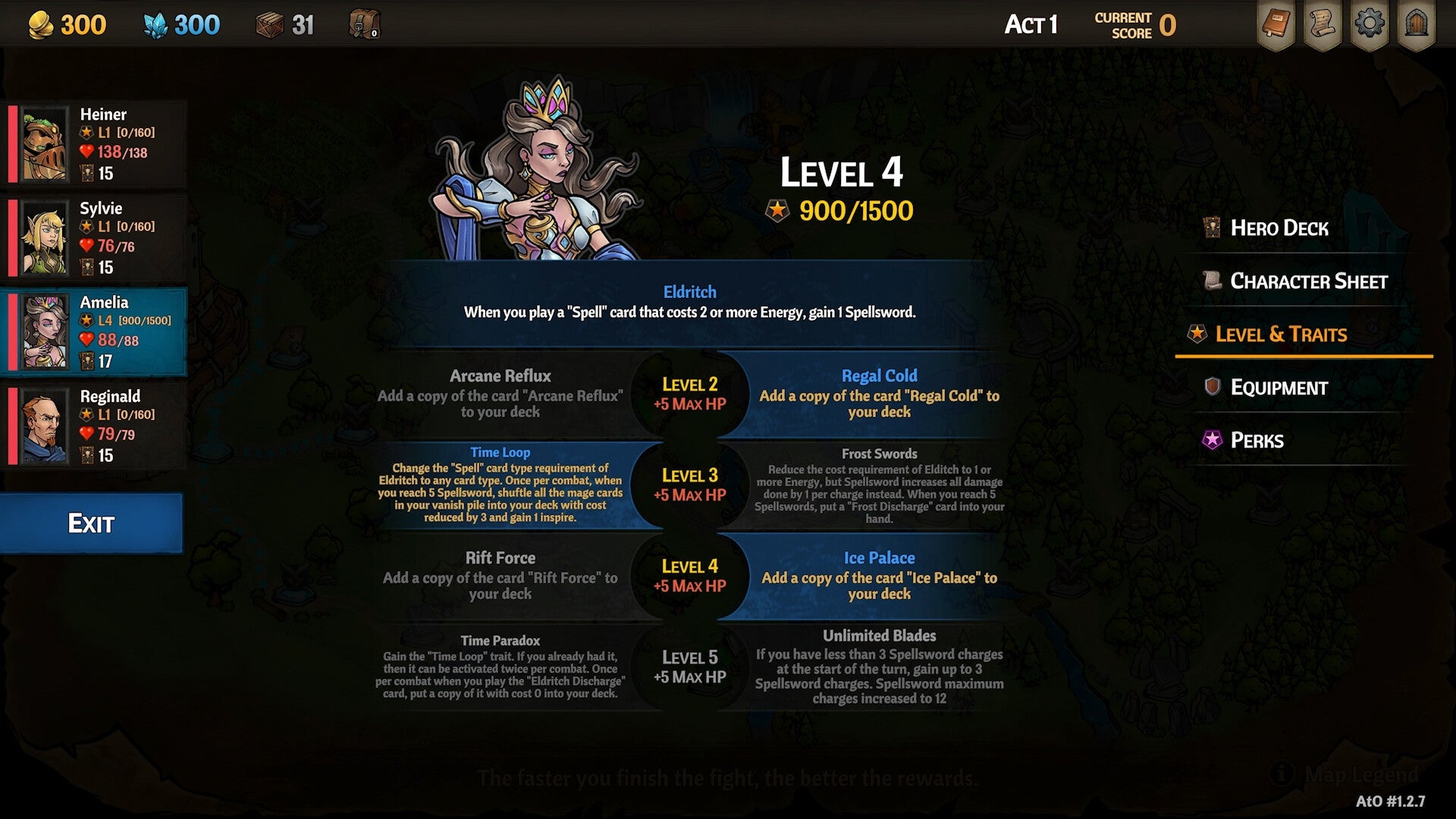
Task: Click the gold coins icon showing 300
Action: pyautogui.click(x=42, y=24)
